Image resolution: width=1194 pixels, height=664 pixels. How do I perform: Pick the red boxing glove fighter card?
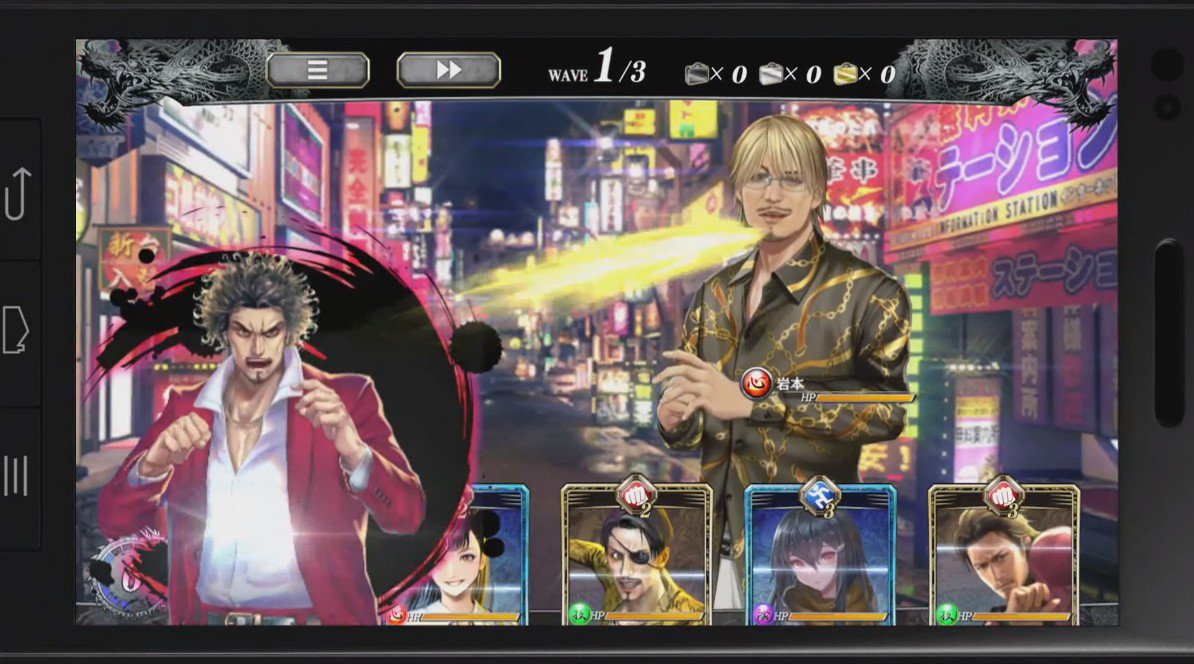click(1004, 556)
